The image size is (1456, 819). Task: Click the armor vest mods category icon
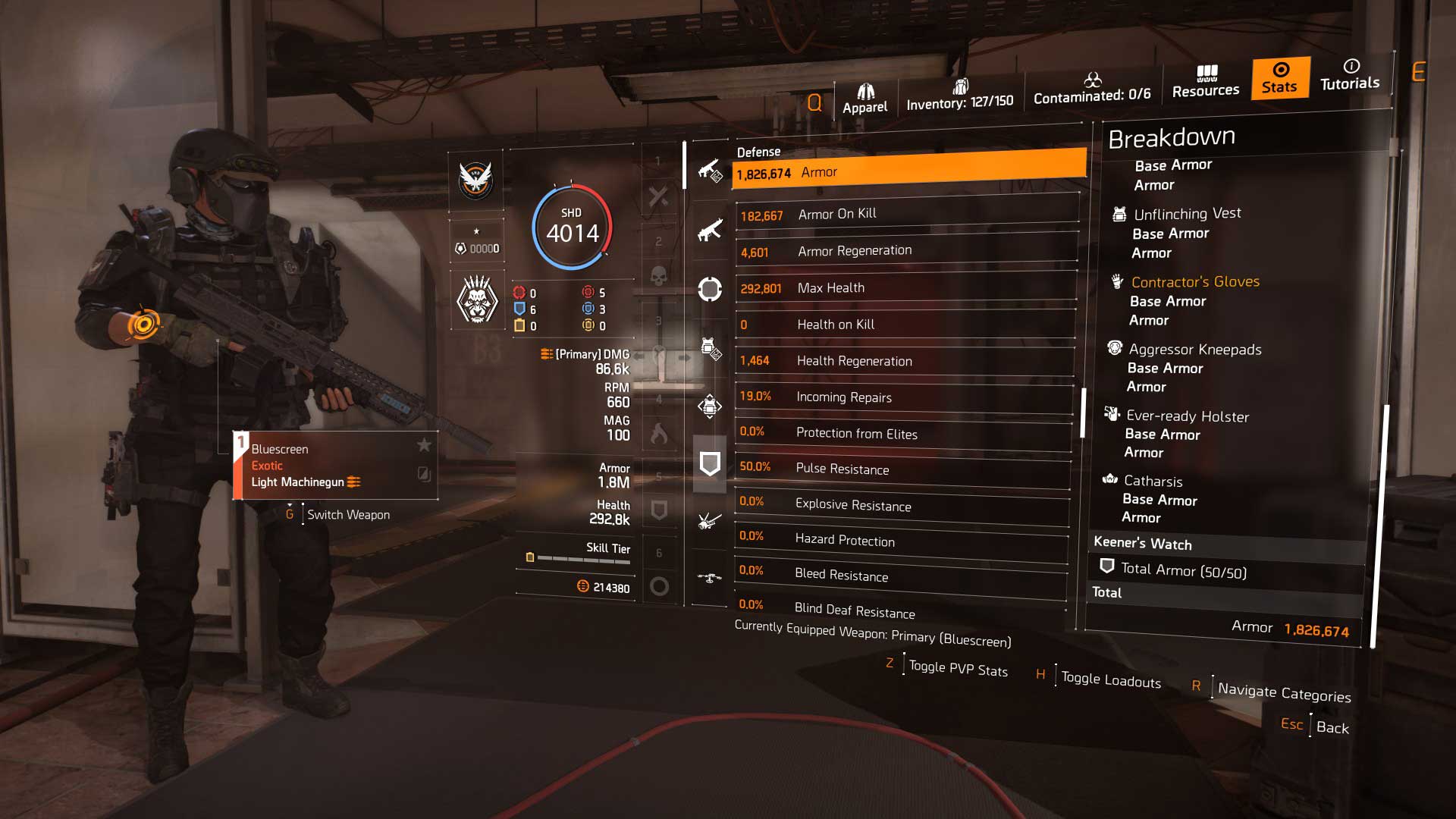pyautogui.click(x=711, y=350)
